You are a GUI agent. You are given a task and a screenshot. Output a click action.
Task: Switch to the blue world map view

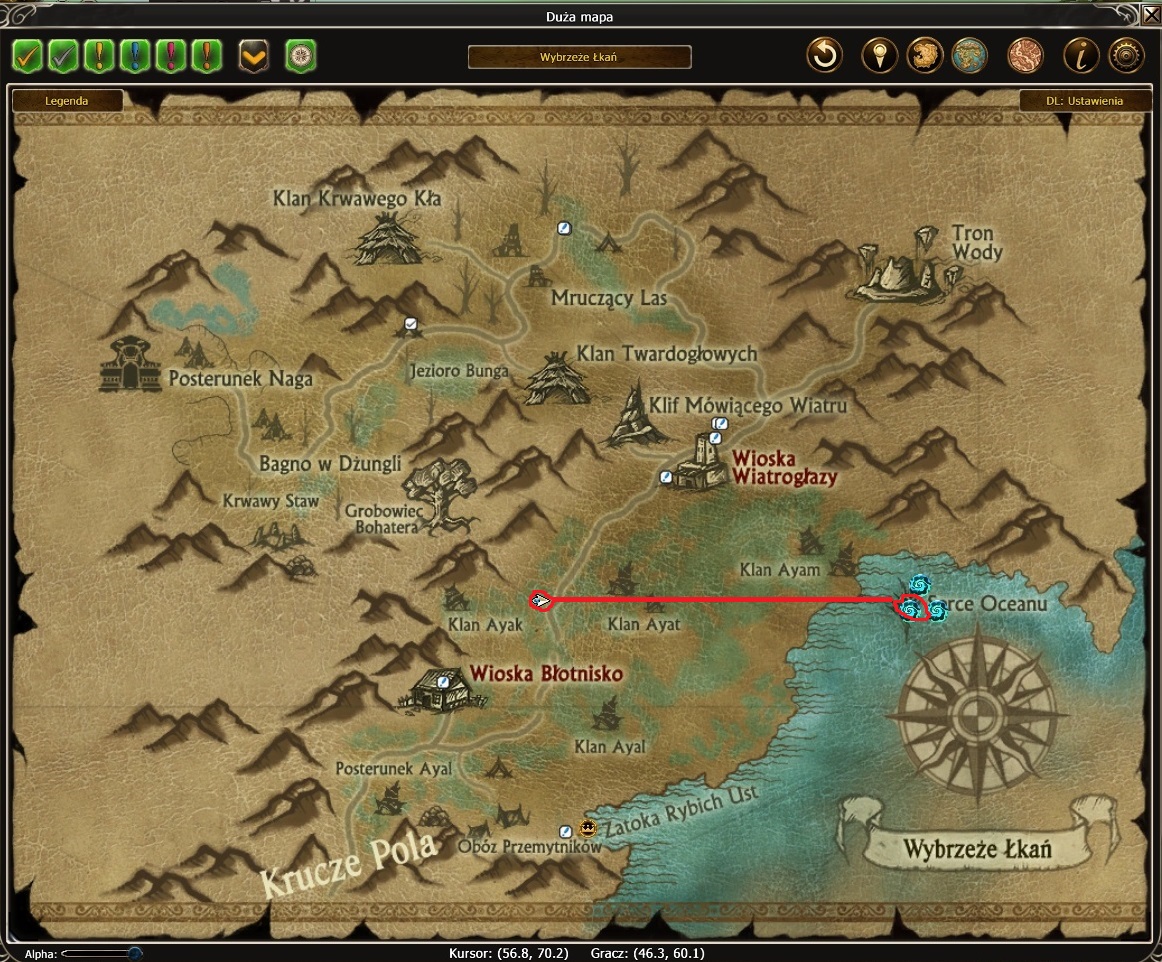970,56
